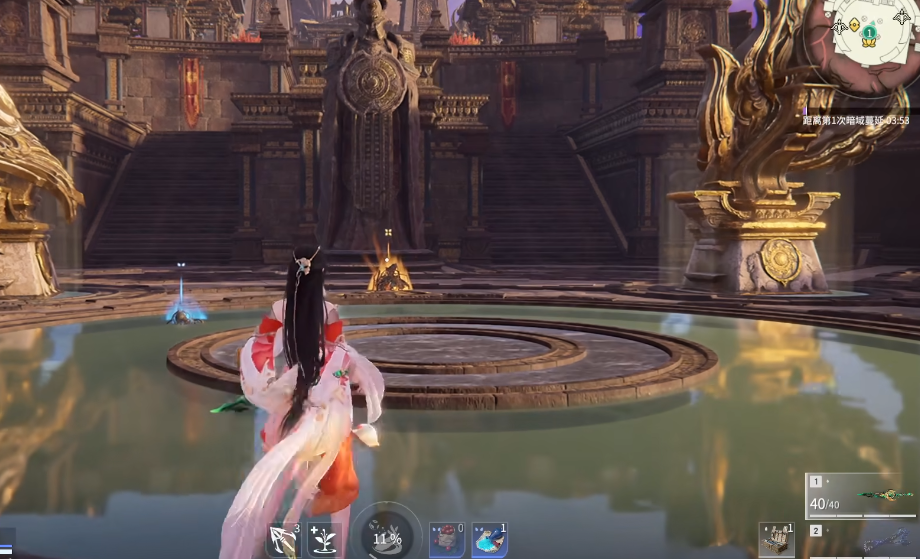Activate the healing plant skill icon
Screen dimensions: 920x559
pyautogui.click(x=324, y=540)
